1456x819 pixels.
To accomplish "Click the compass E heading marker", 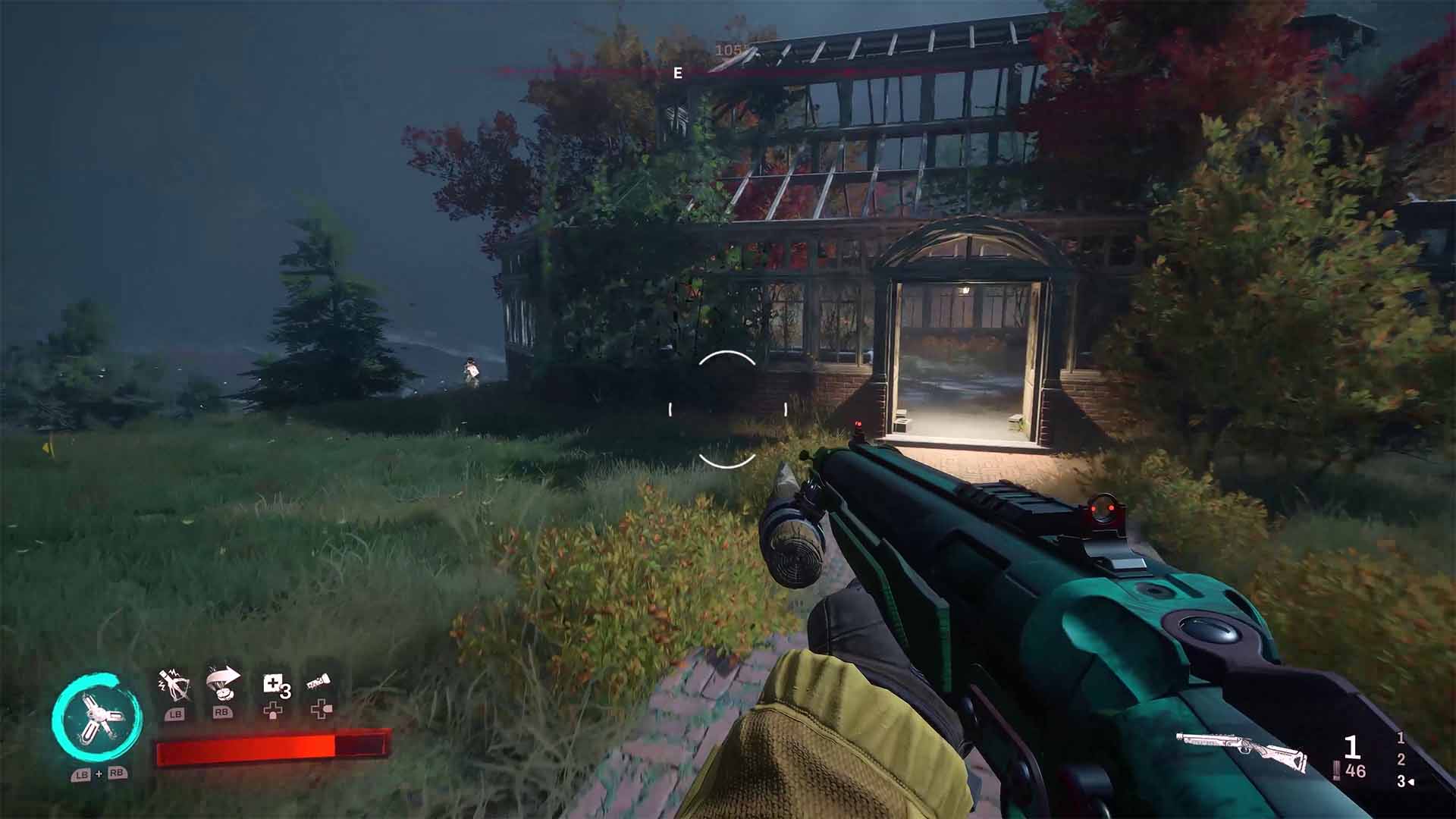I will click(x=678, y=74).
